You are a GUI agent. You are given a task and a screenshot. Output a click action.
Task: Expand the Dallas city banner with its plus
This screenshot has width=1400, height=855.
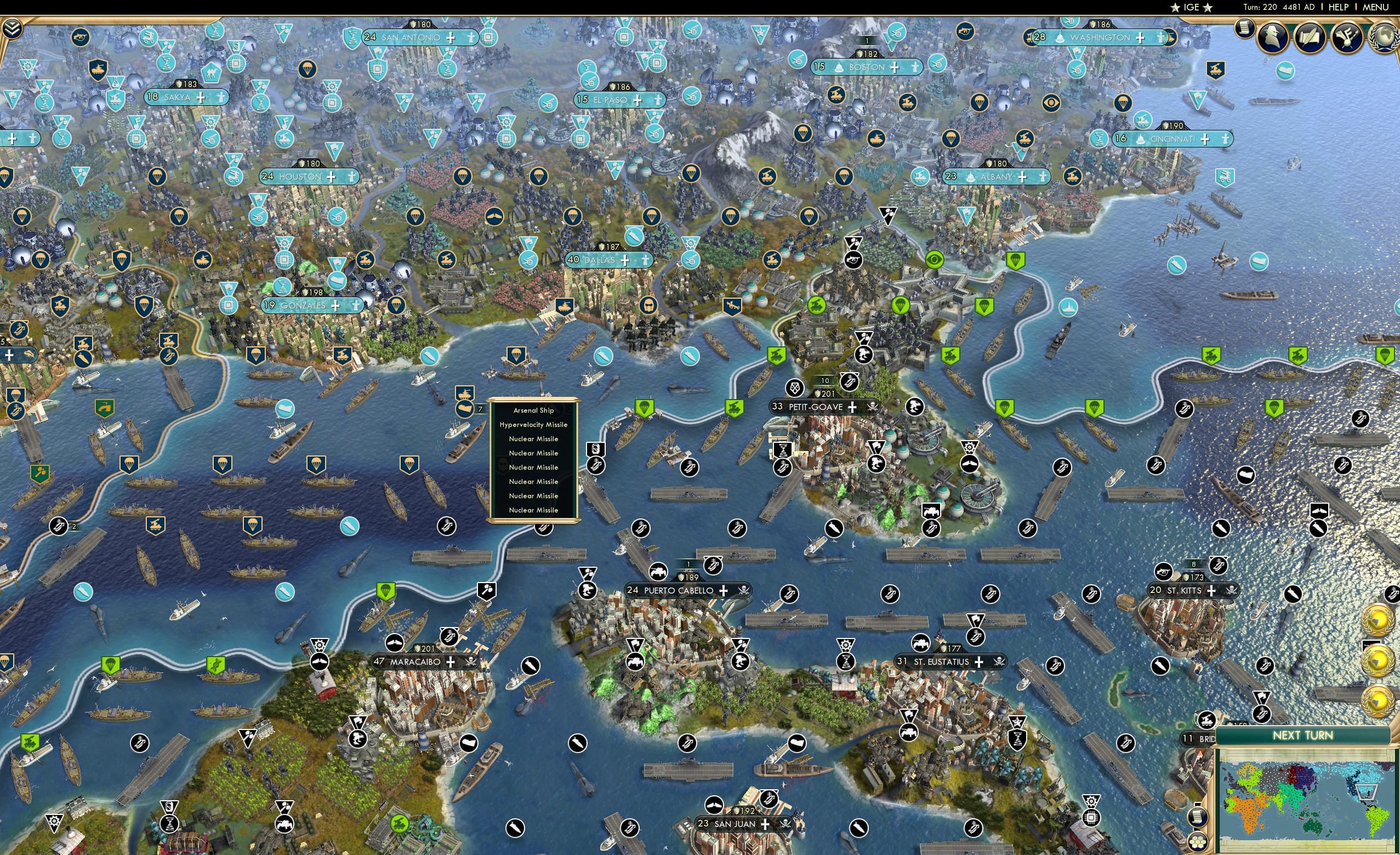pyautogui.click(x=624, y=260)
